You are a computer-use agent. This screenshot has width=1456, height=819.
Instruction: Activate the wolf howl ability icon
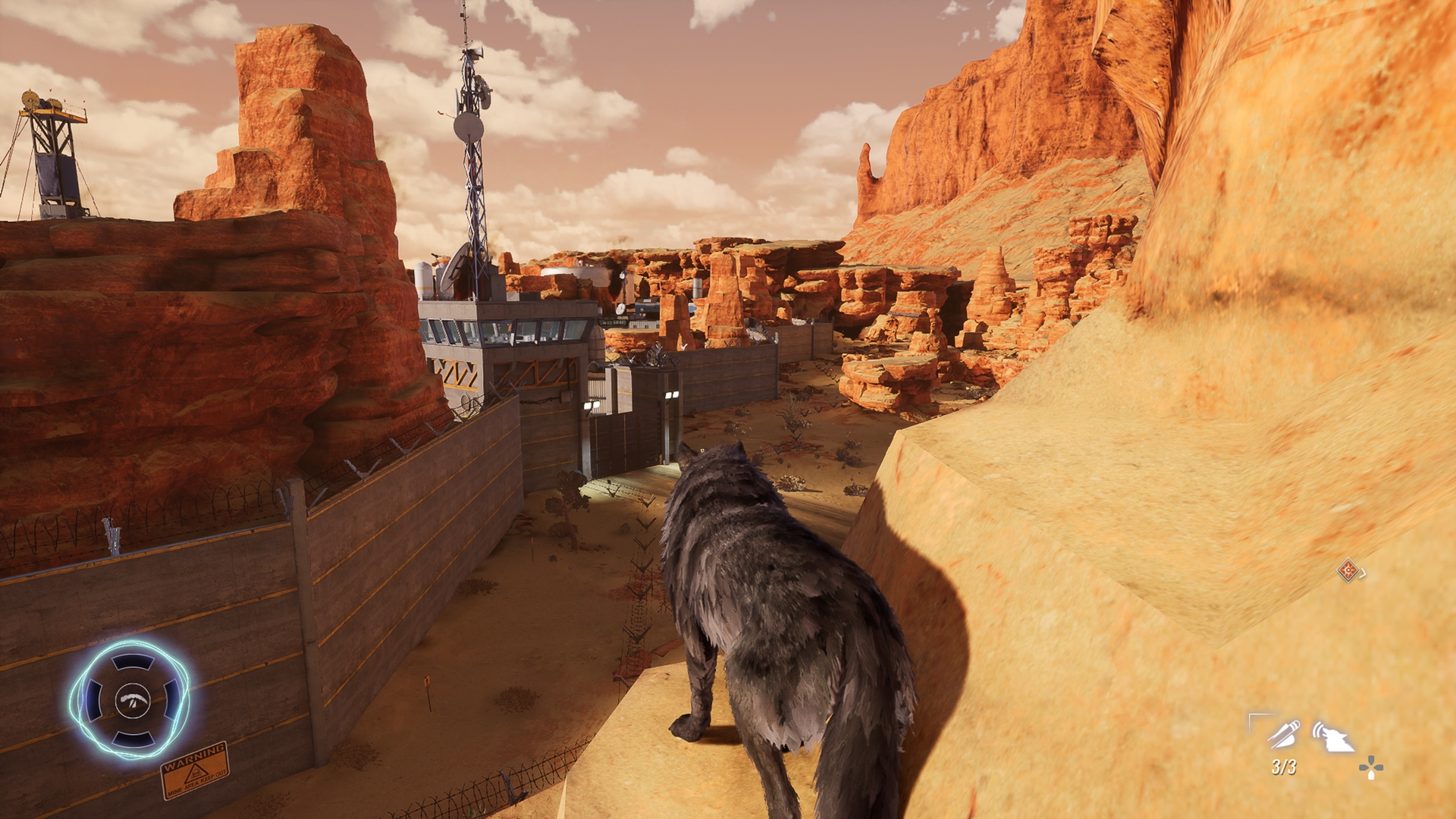tap(1334, 736)
